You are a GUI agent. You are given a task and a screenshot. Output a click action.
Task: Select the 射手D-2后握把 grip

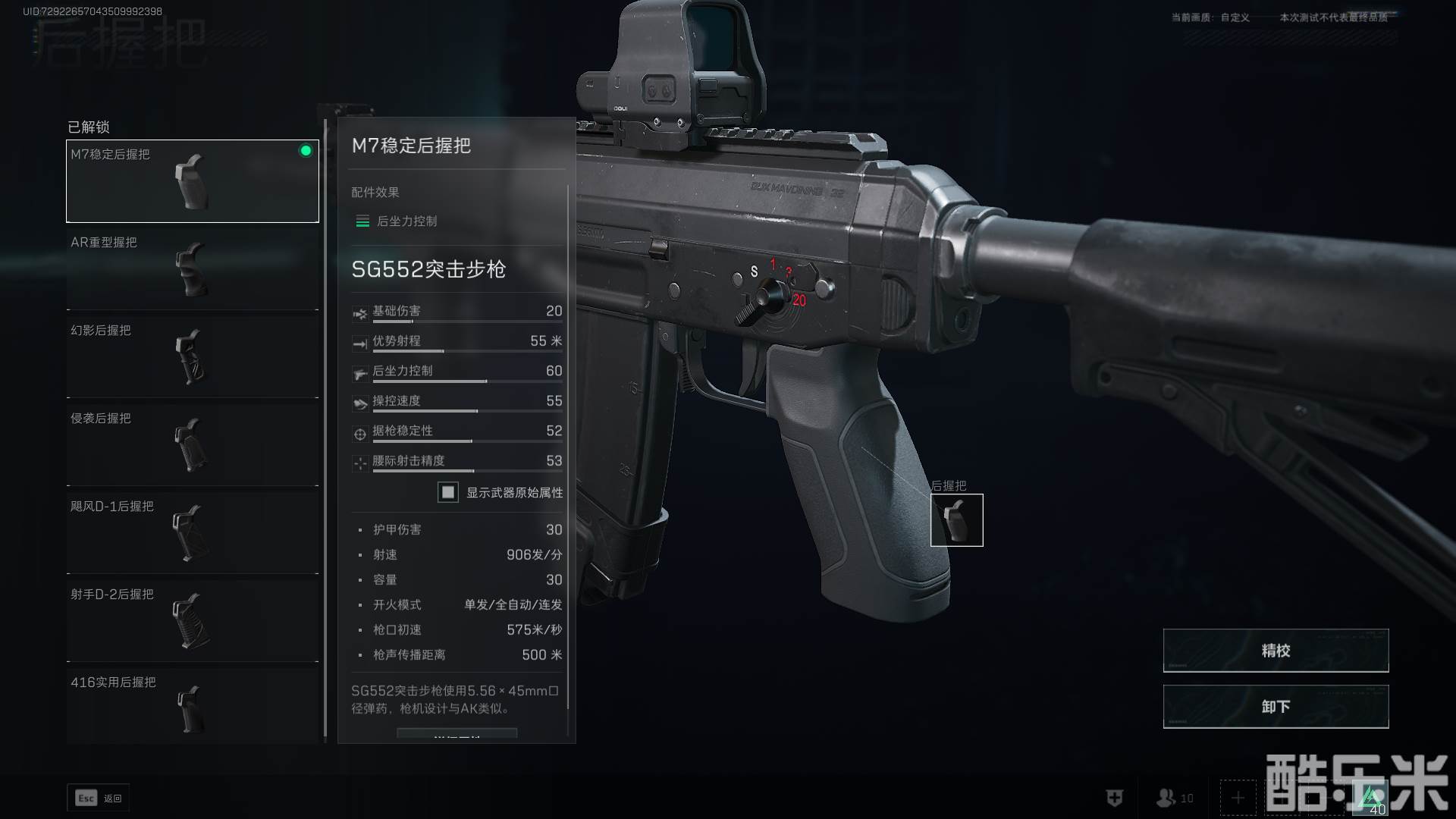[x=193, y=620]
